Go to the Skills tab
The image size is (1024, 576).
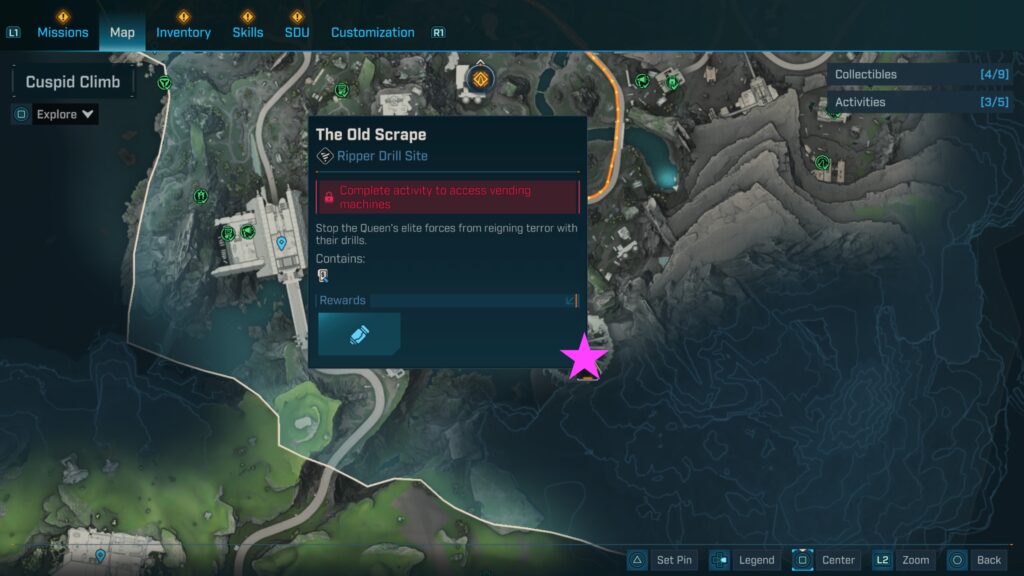point(248,32)
